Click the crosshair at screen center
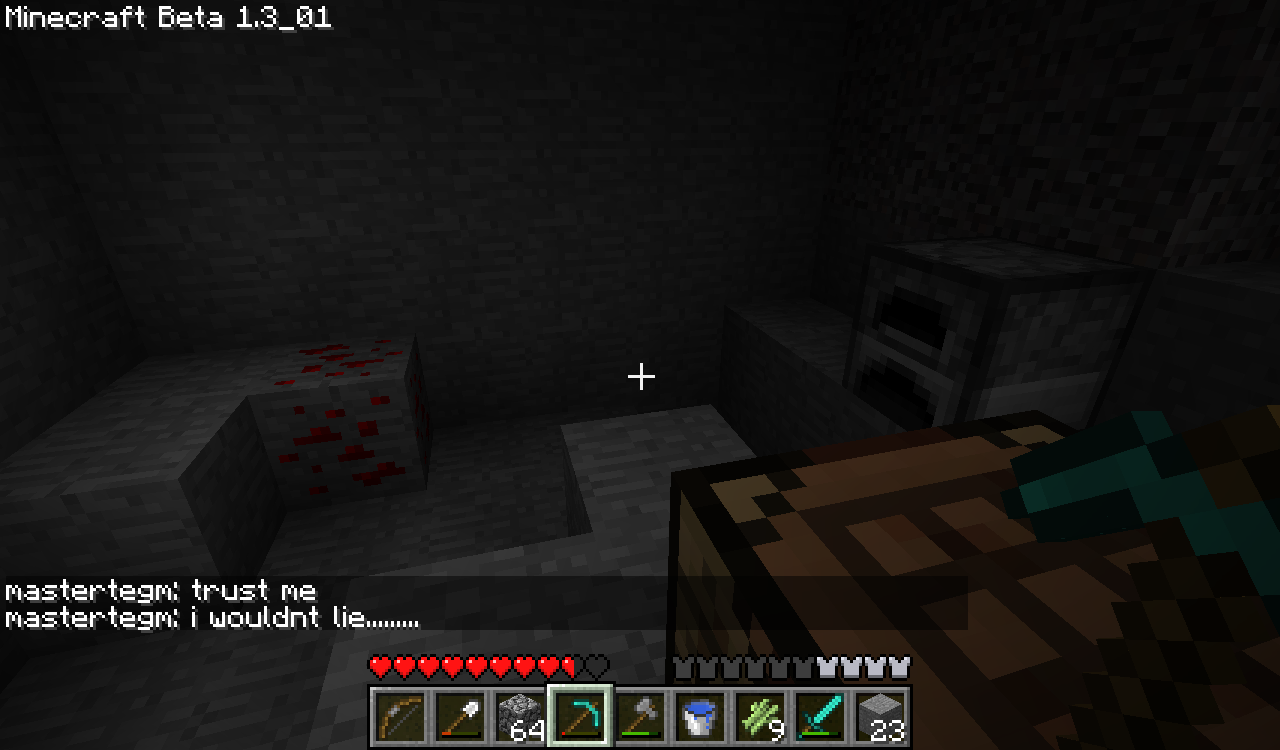Image resolution: width=1280 pixels, height=750 pixels. 640,377
